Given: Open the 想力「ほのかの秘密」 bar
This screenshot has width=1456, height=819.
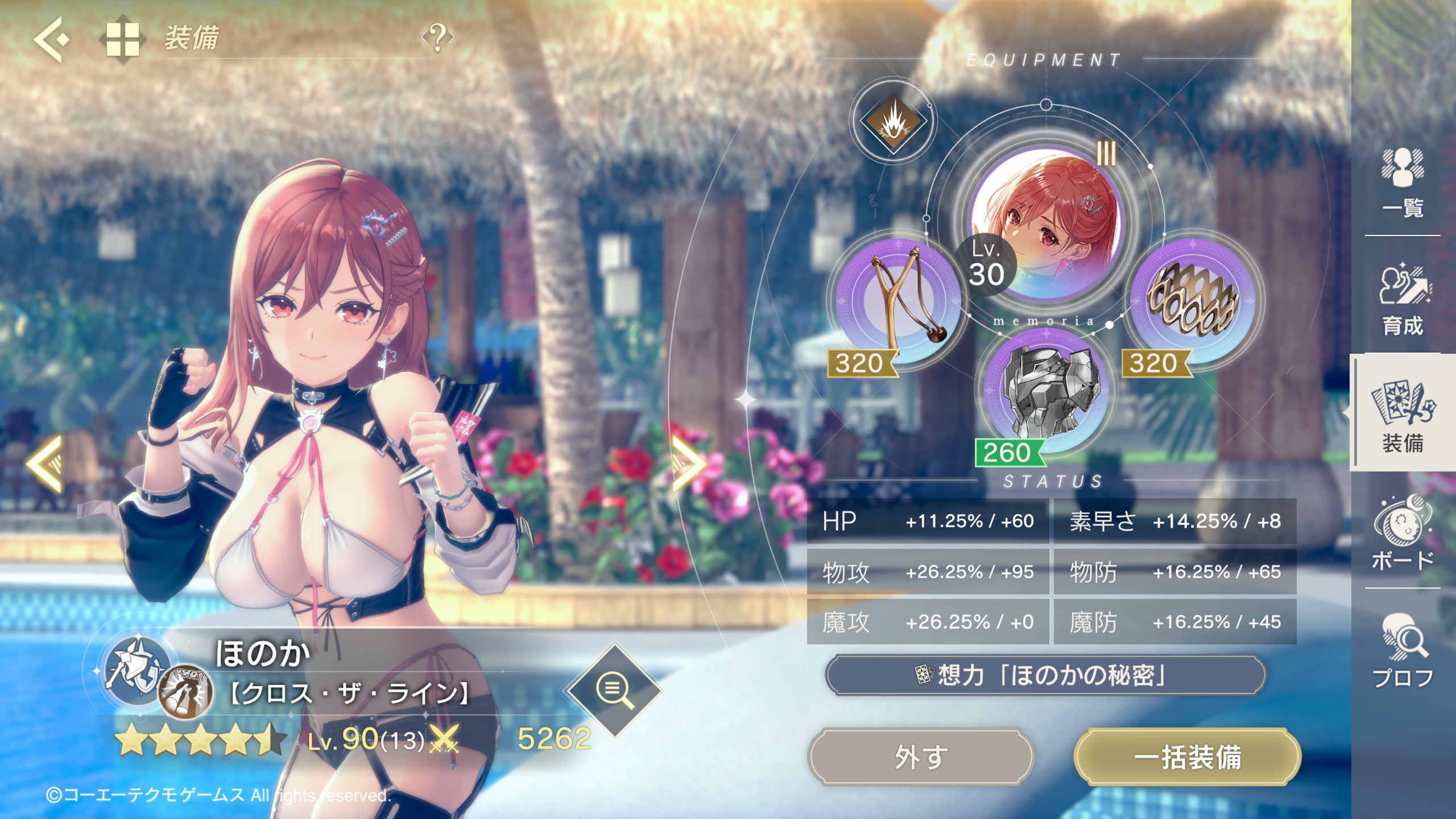Looking at the screenshot, I should [x=1045, y=675].
